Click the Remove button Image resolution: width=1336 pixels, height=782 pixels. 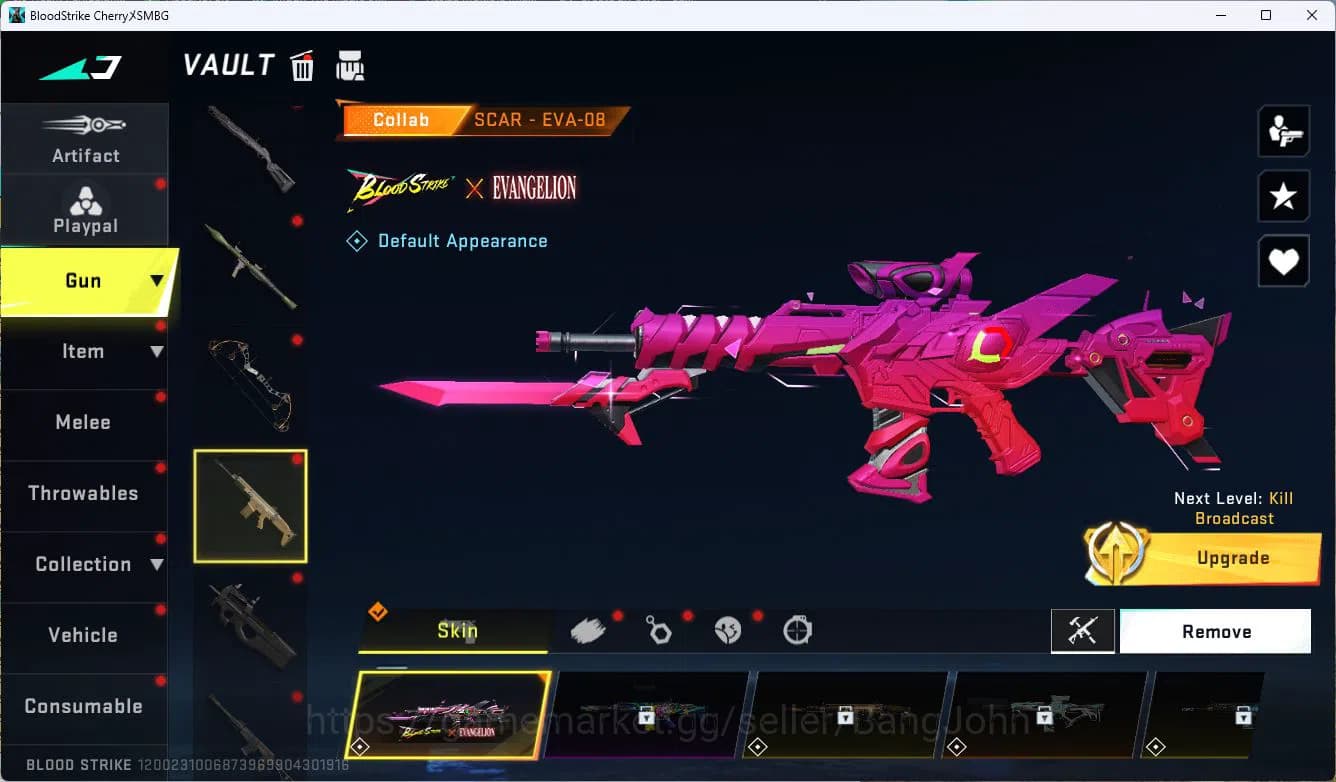(x=1216, y=631)
